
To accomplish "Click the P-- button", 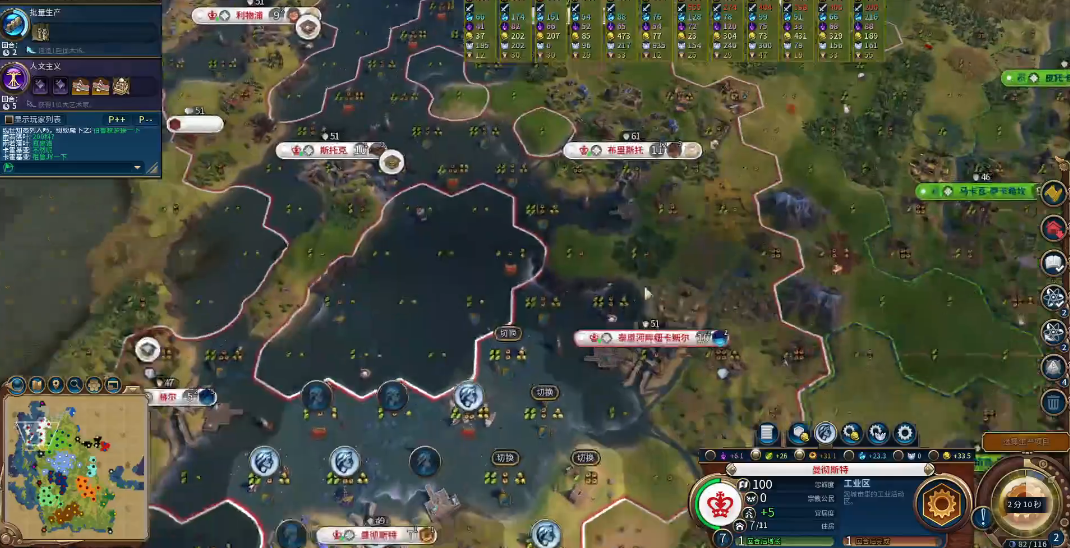I will pos(144,120).
